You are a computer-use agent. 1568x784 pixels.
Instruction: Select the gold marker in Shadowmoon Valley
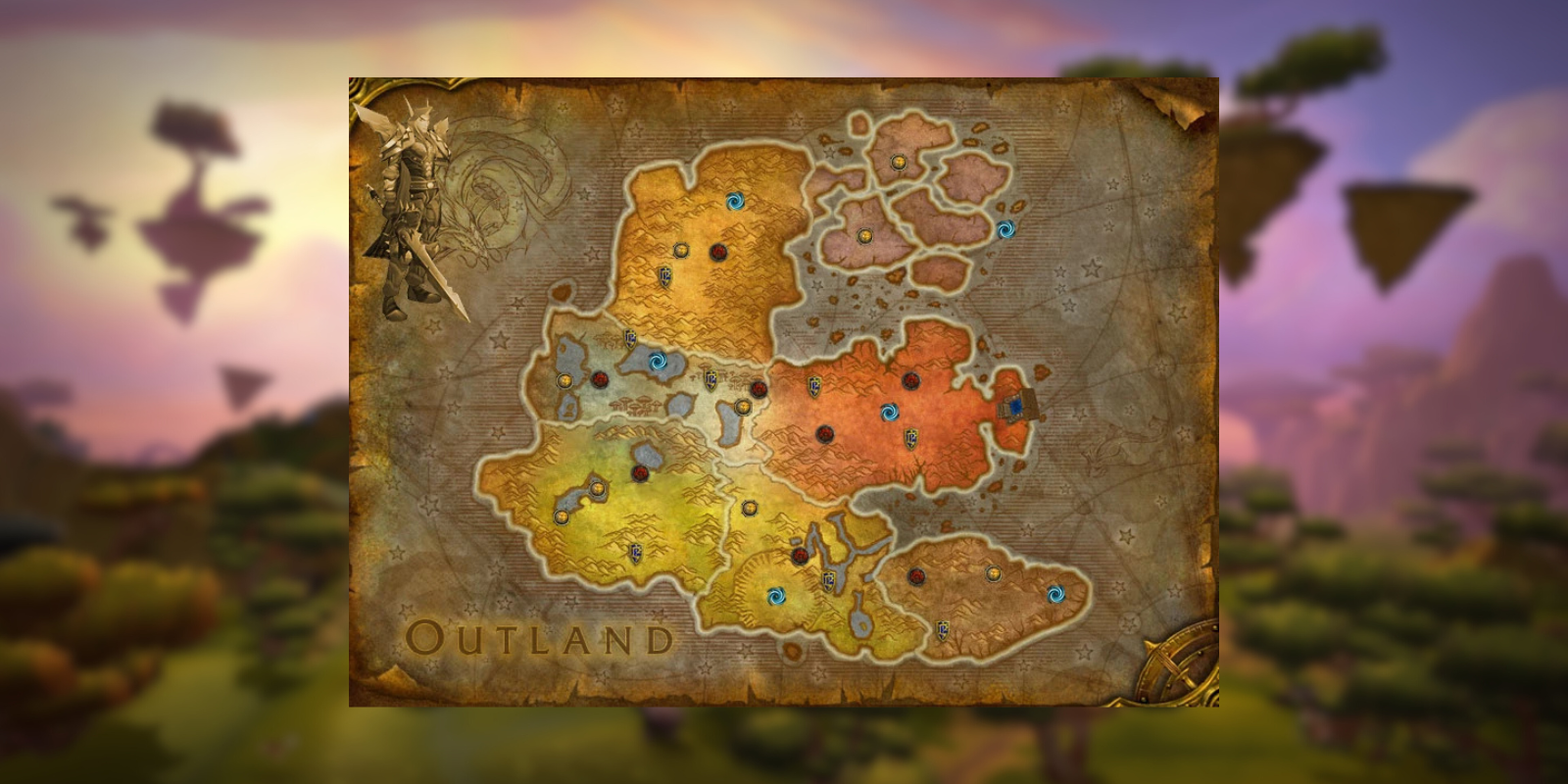pyautogui.click(x=994, y=572)
